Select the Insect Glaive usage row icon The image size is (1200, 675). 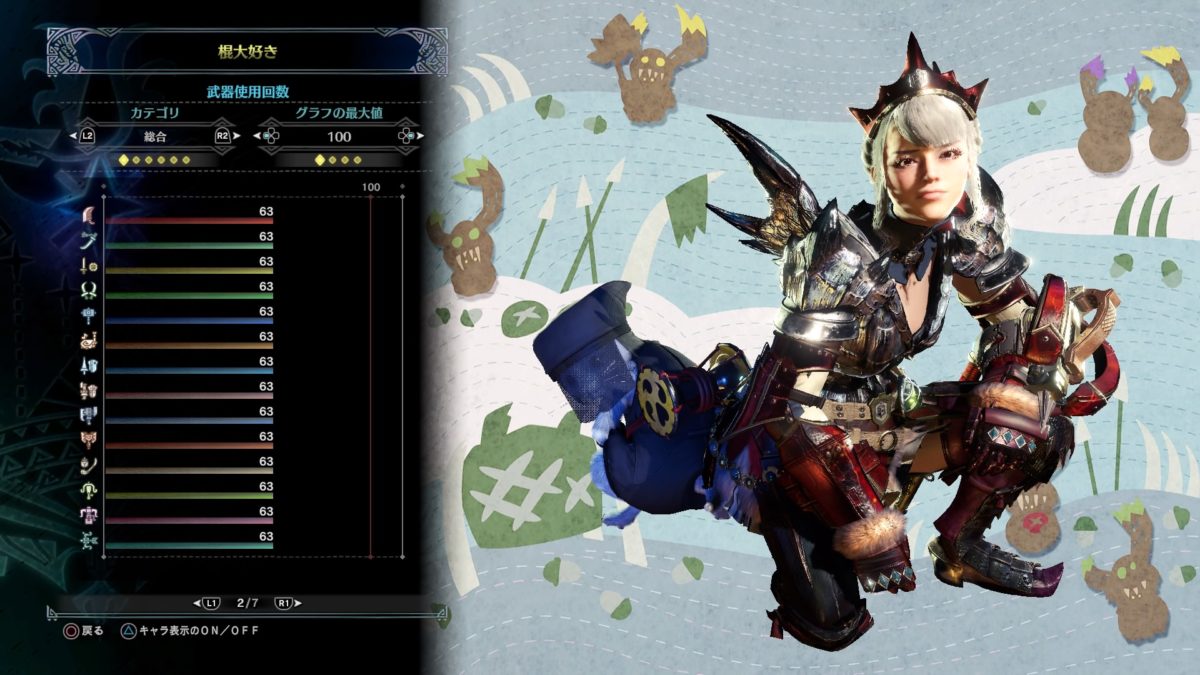point(89,465)
